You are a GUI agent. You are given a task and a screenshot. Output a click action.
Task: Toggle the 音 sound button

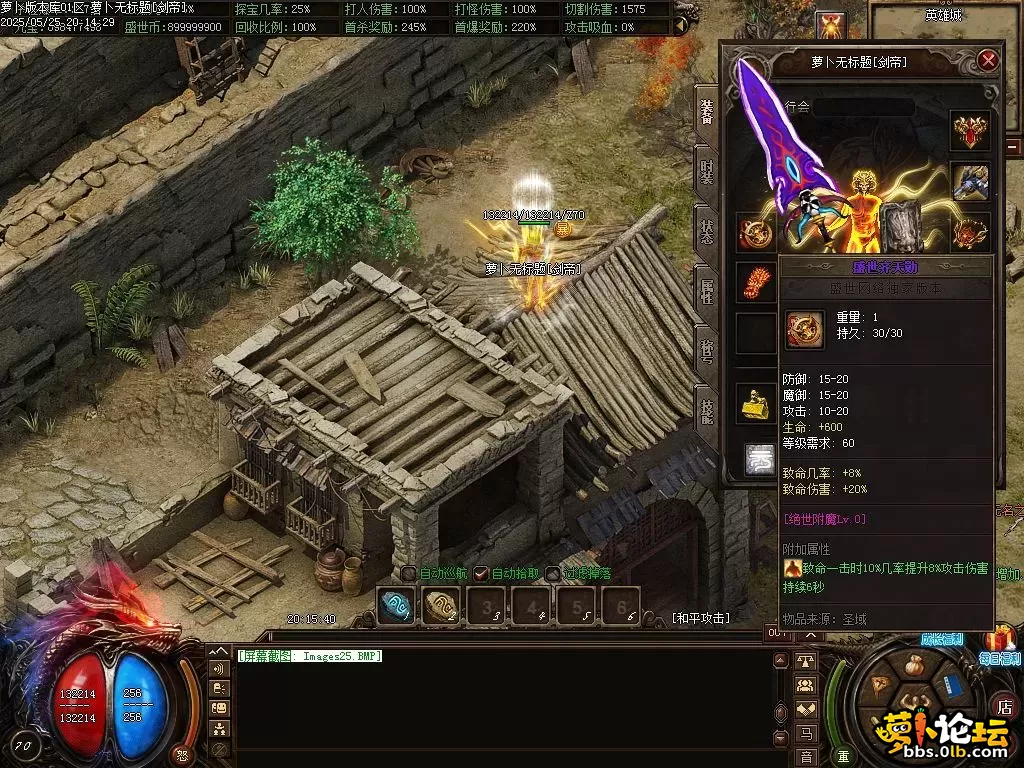tap(805, 757)
